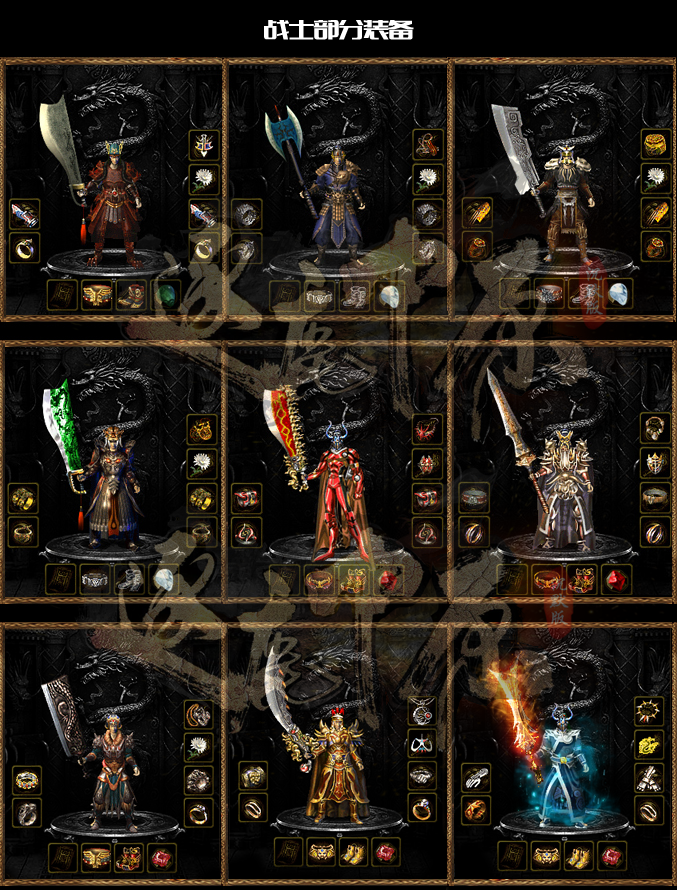Select the golden boots under flame-sword warrior

(x=579, y=856)
